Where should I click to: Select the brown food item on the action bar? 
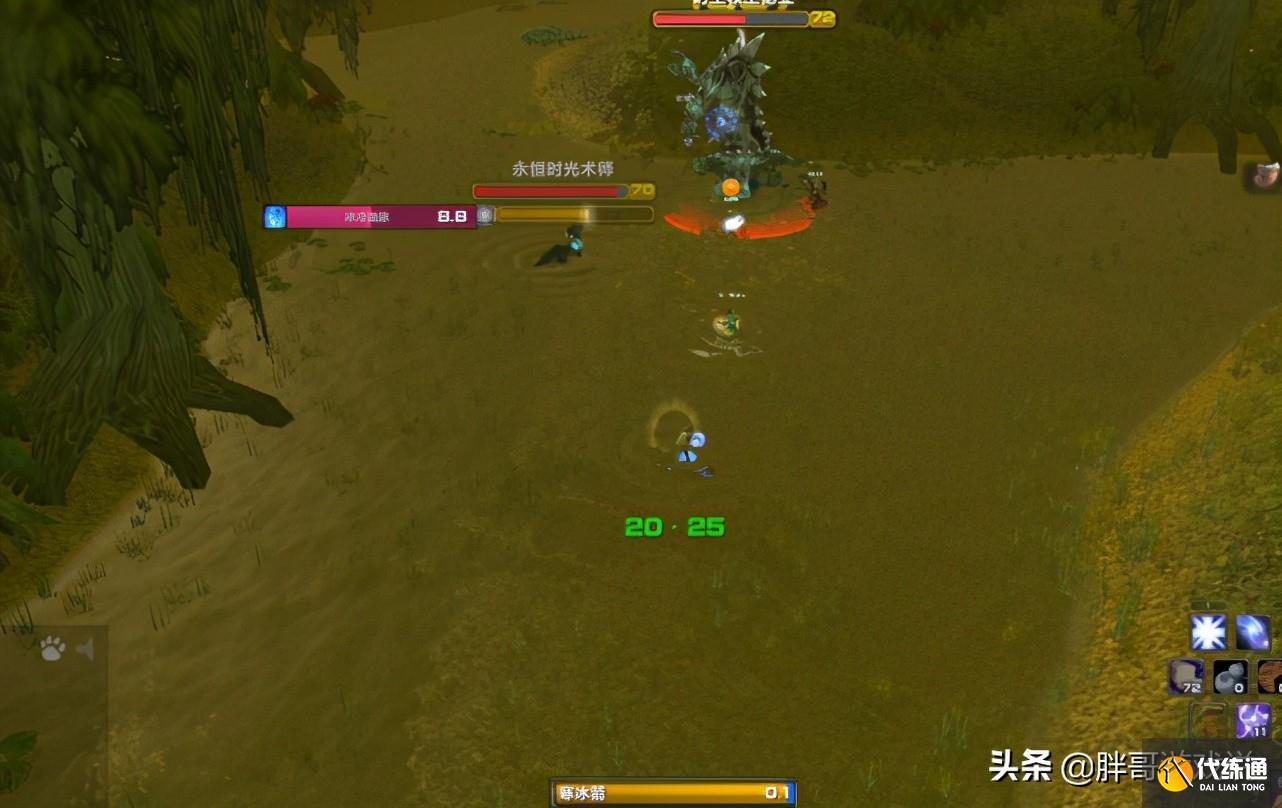[x=1272, y=677]
